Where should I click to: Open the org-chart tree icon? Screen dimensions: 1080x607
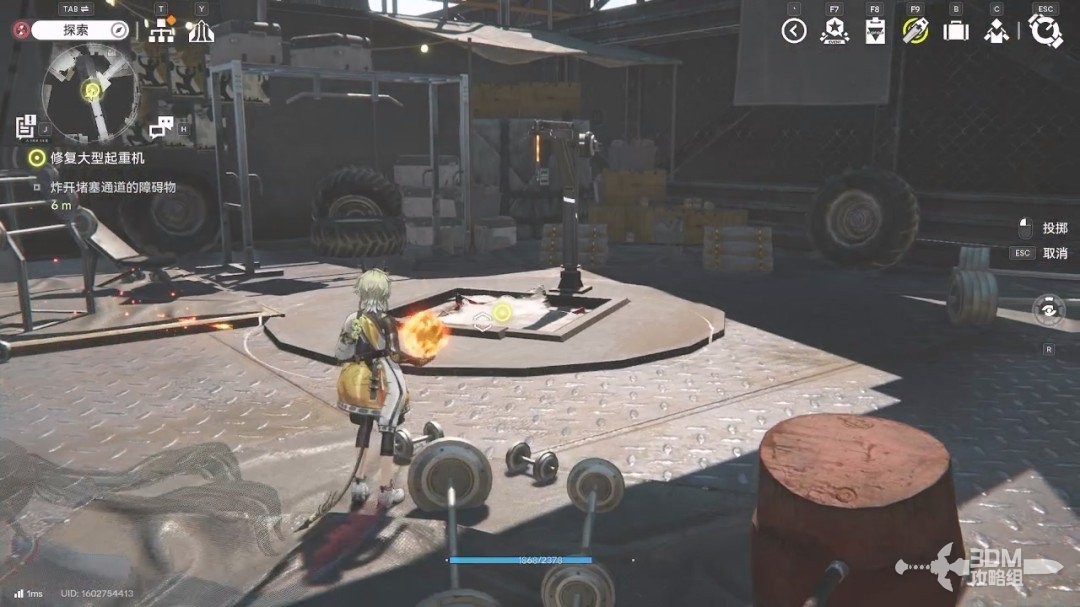coord(161,31)
